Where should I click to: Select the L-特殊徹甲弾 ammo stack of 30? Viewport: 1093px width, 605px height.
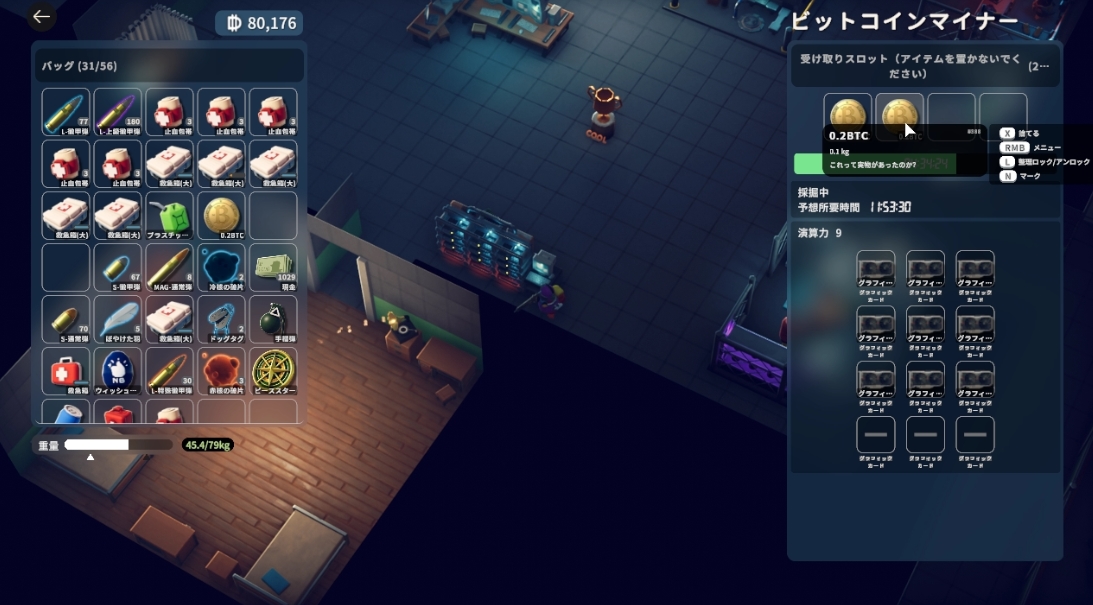(x=170, y=371)
